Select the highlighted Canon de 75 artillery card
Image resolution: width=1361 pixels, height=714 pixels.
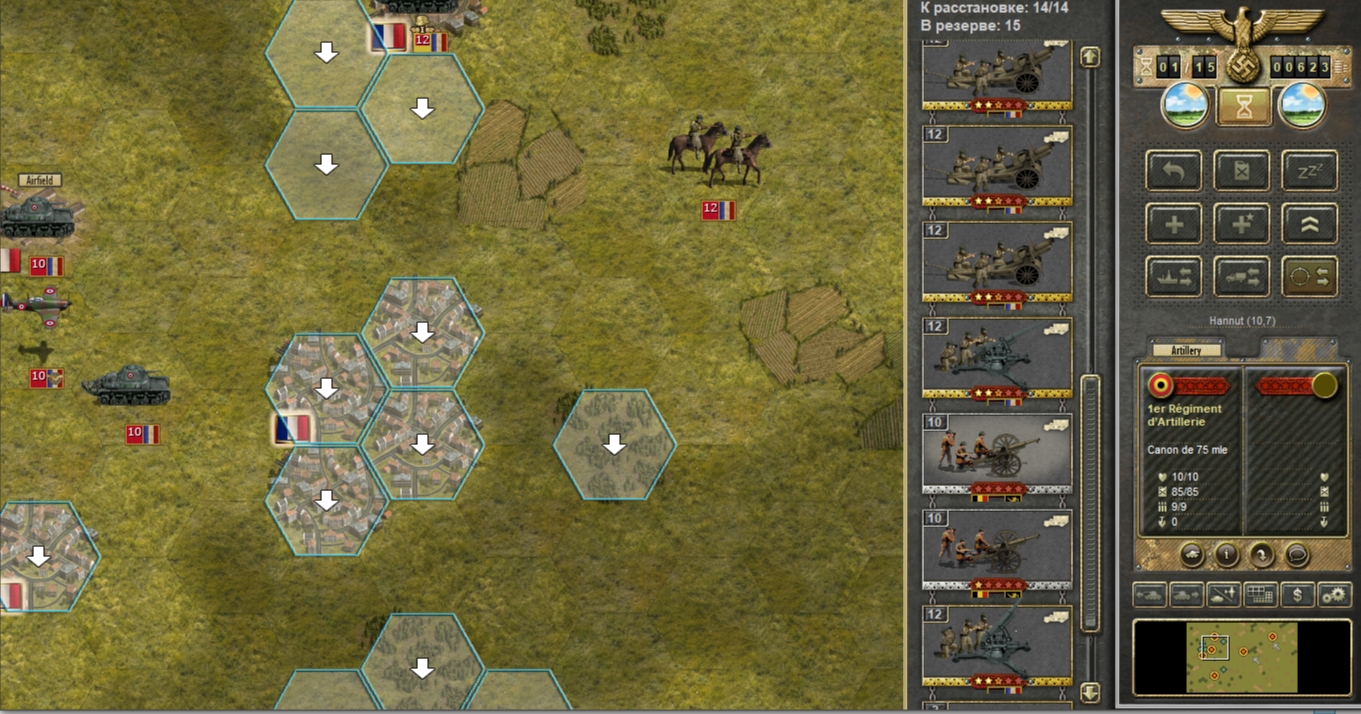click(996, 455)
